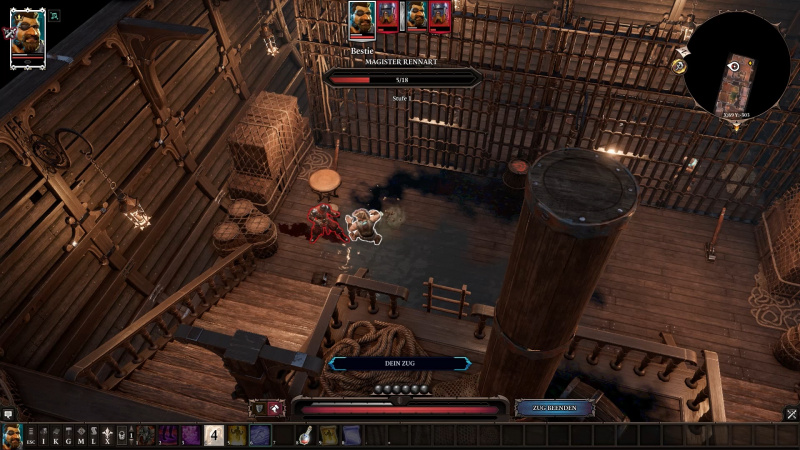This screenshot has width=800, height=450.
Task: Open the crafting panel with the G button
Action: [68, 435]
